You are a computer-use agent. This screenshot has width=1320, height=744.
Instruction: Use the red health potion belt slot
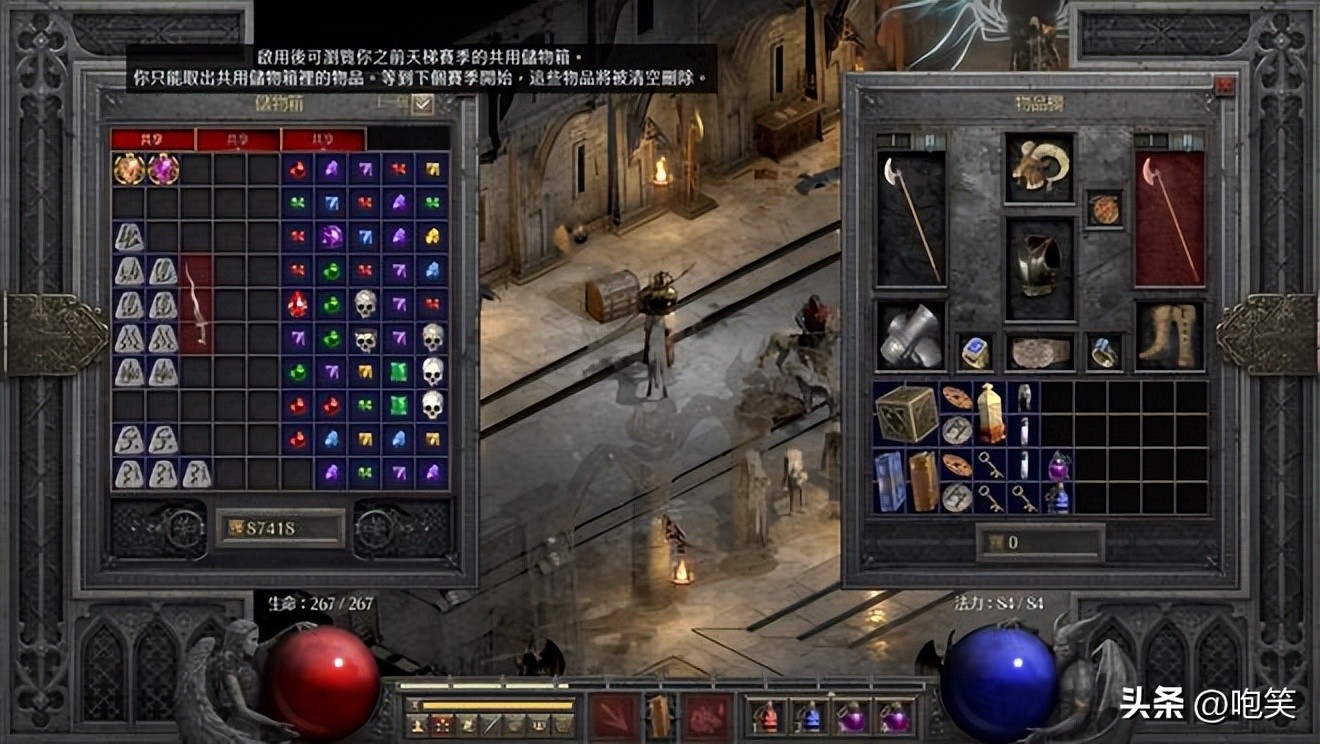click(766, 717)
